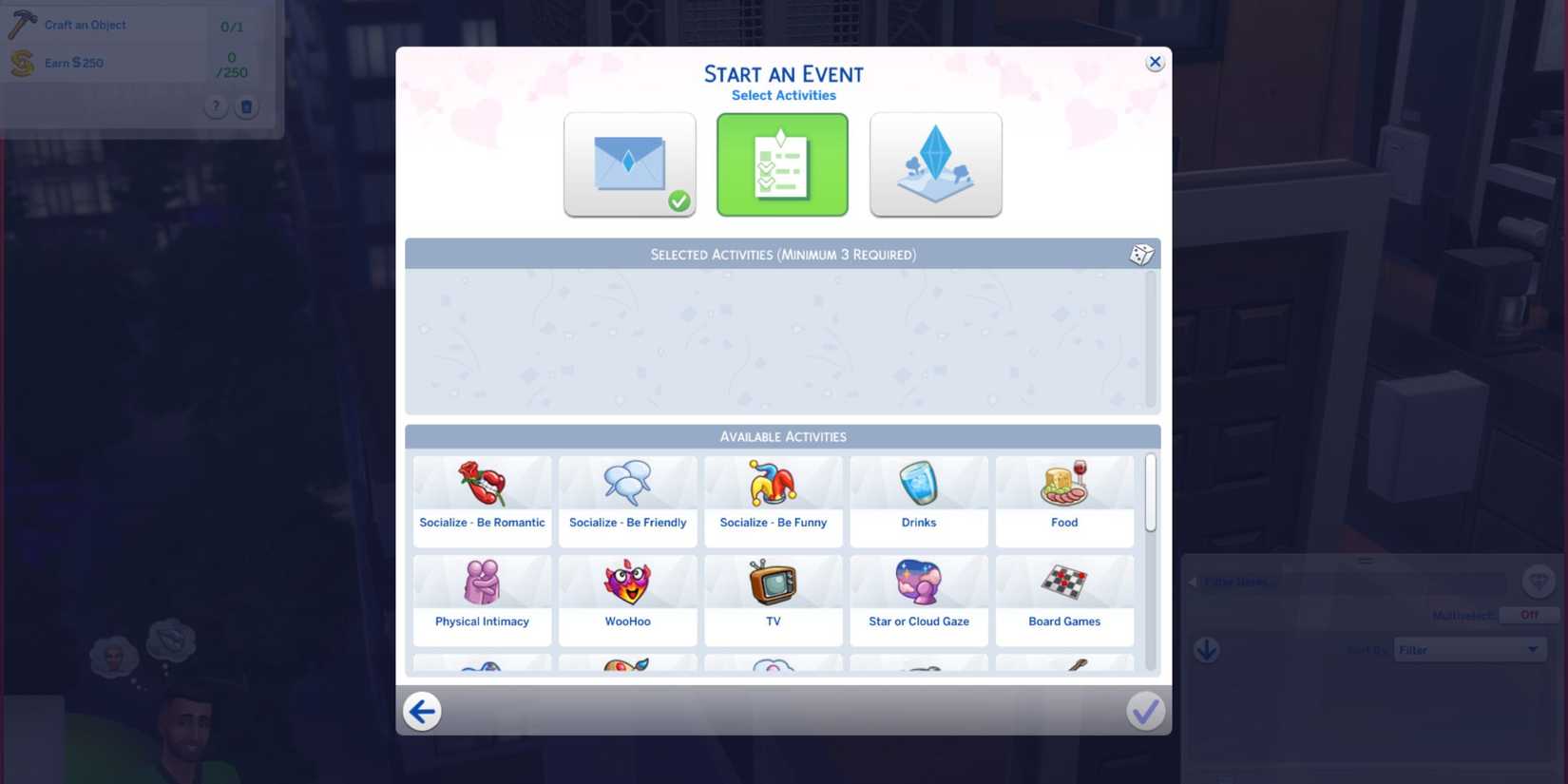1568x784 pixels.
Task: Switch to the venue selection plumbob tab
Action: 935,163
